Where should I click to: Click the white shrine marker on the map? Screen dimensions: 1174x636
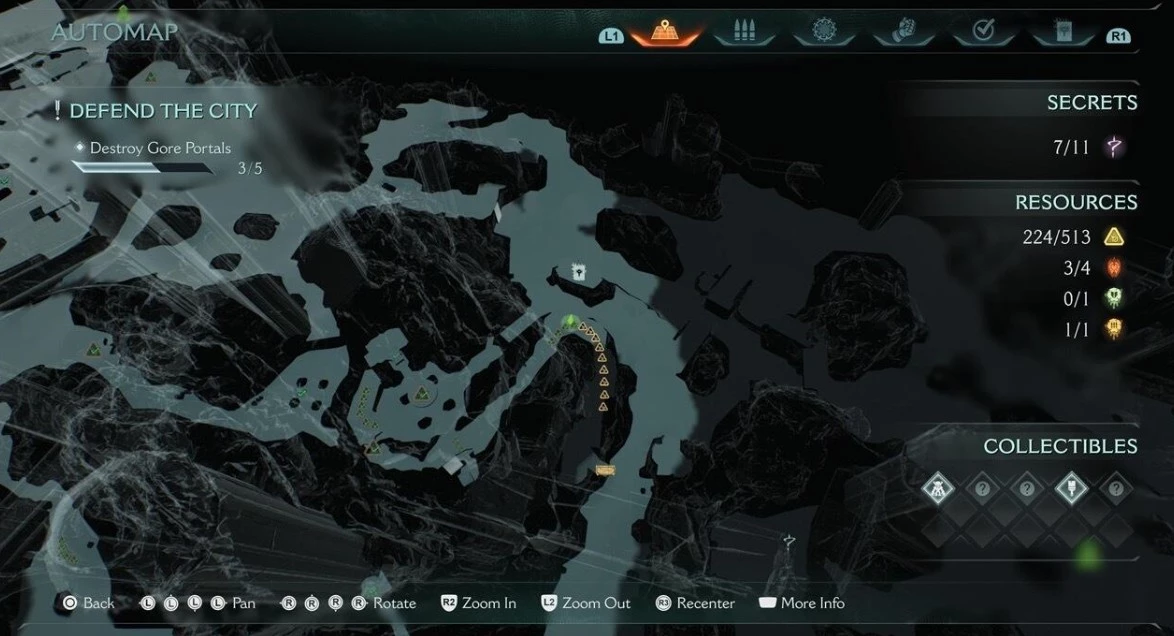click(577, 271)
